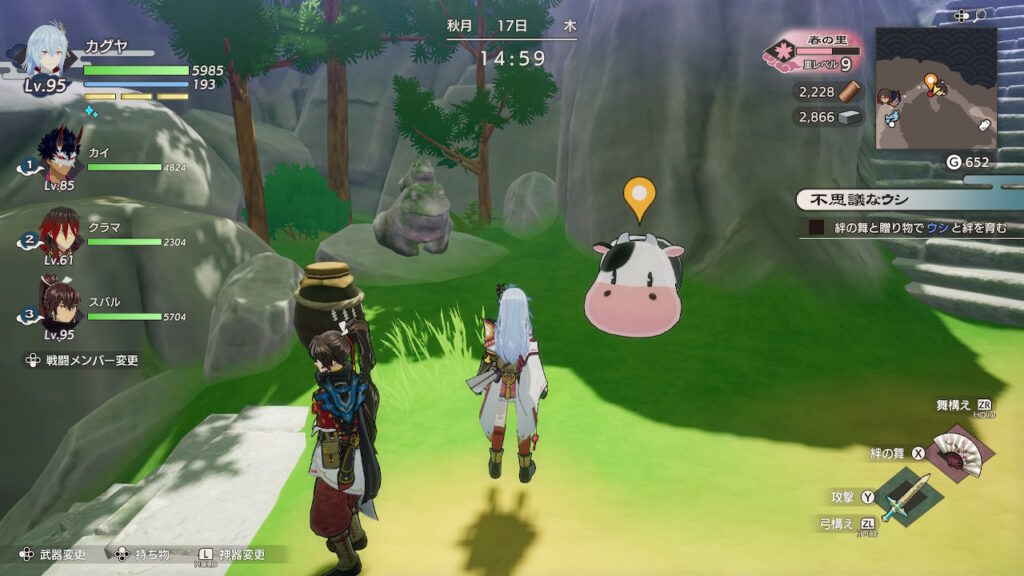1024x576 pixels.
Task: Select party member クラマ's portrait
Action: pyautogui.click(x=59, y=233)
